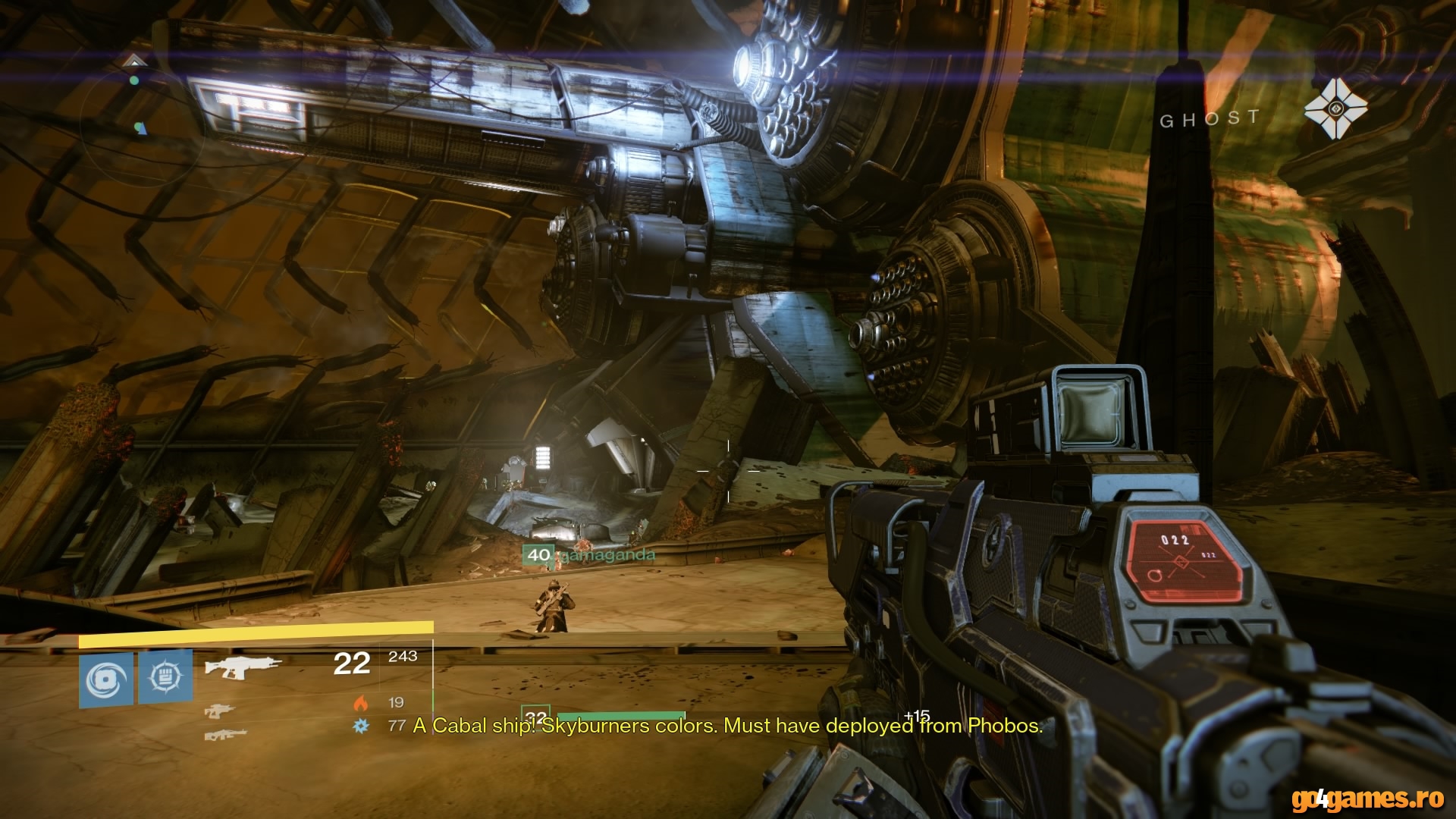Click the orange solar burn icon
Screen dimensions: 1456x819
click(360, 702)
